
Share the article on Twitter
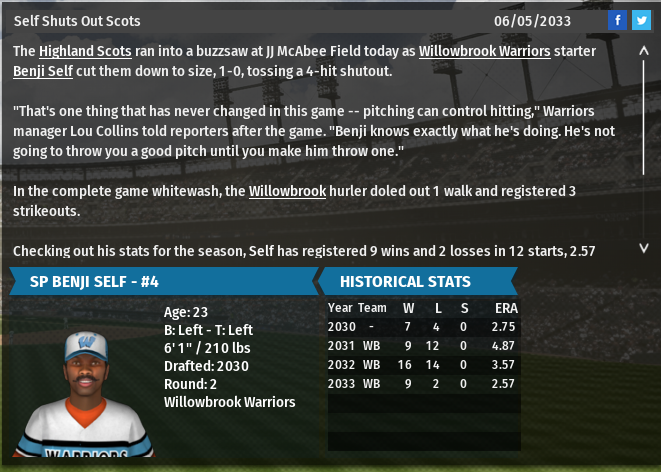pos(641,20)
